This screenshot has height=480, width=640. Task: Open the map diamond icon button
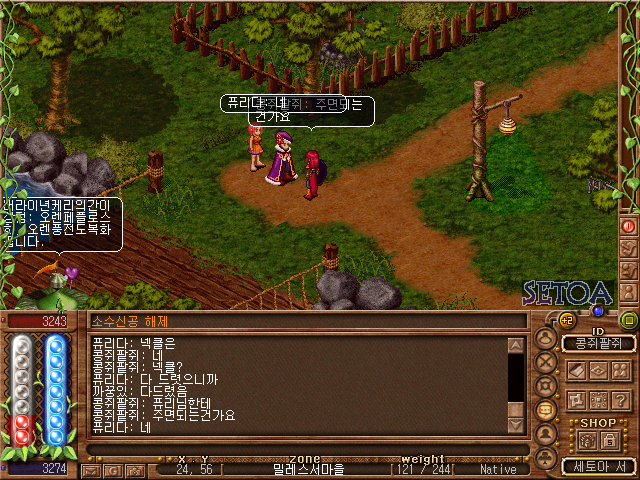(x=599, y=371)
